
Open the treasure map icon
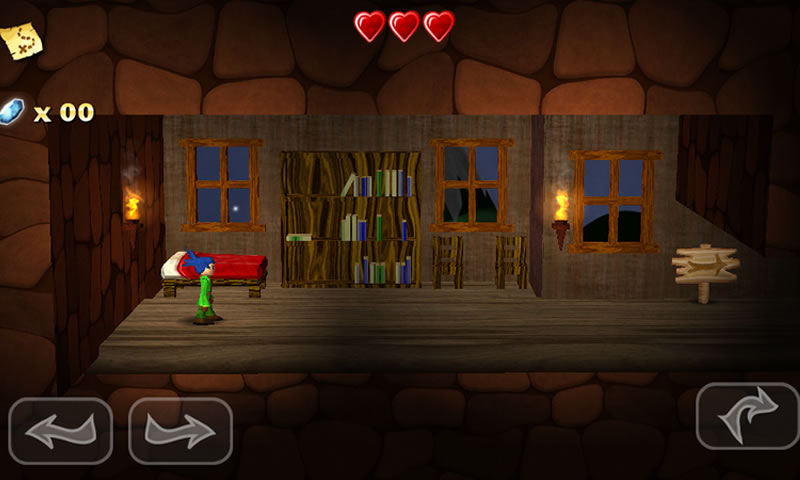20,39
